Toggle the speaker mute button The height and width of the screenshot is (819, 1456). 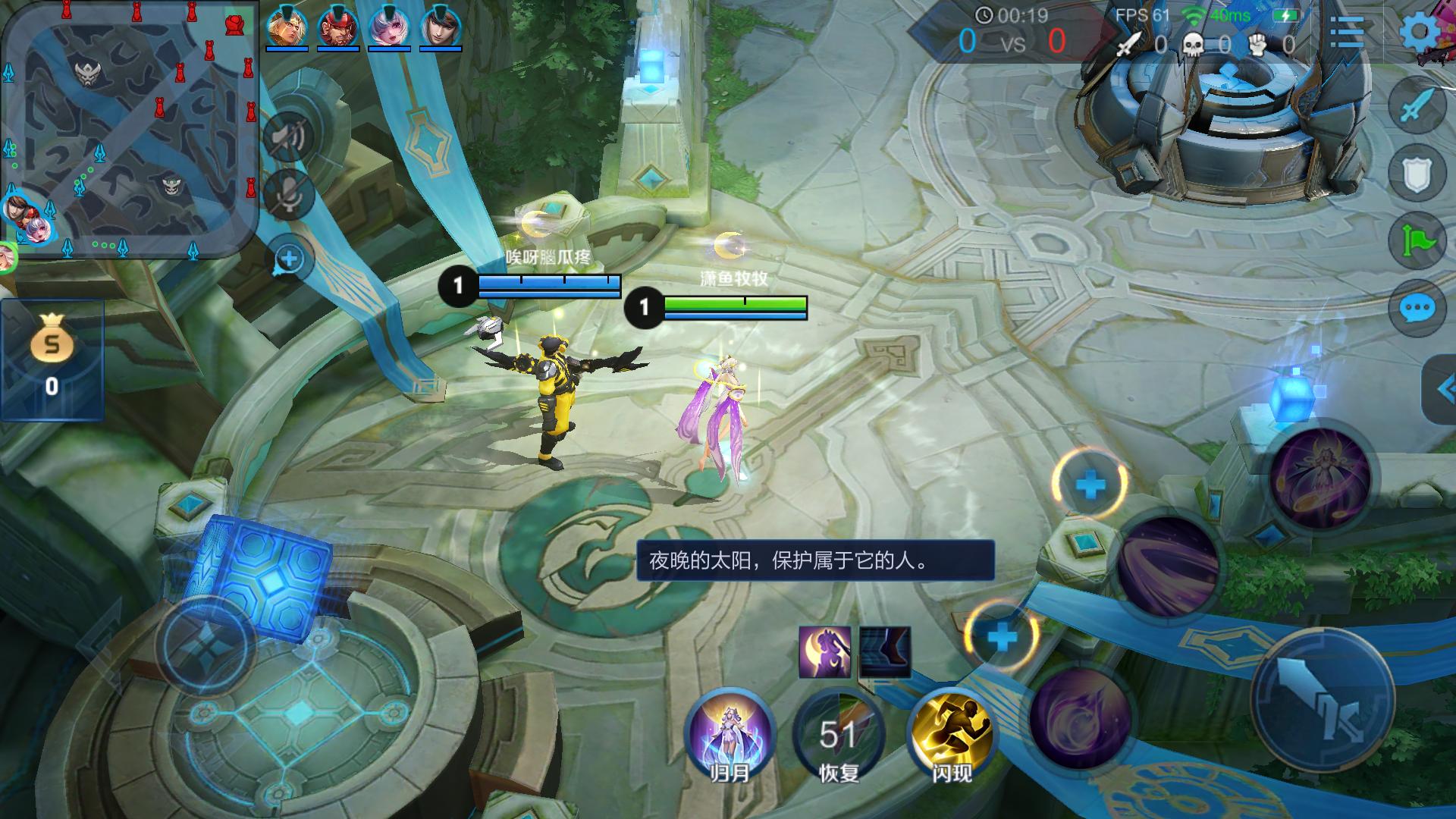point(288,136)
